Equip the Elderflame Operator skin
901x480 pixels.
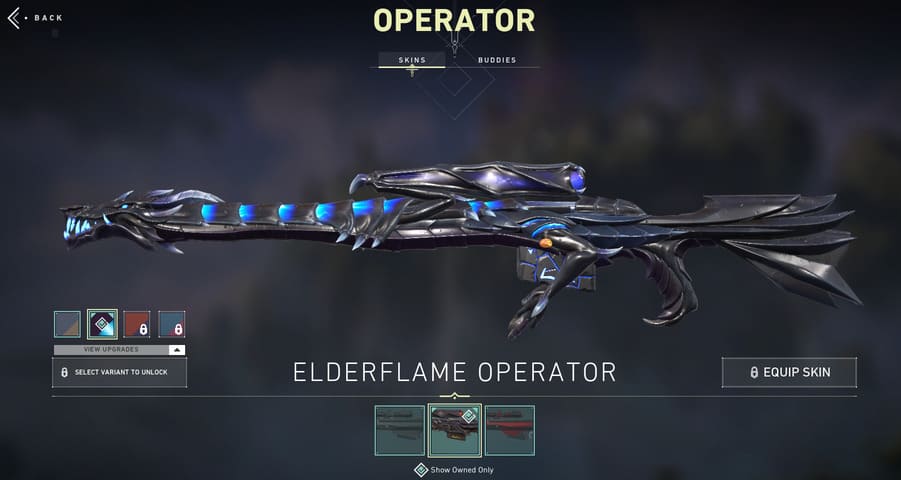pyautogui.click(x=789, y=372)
